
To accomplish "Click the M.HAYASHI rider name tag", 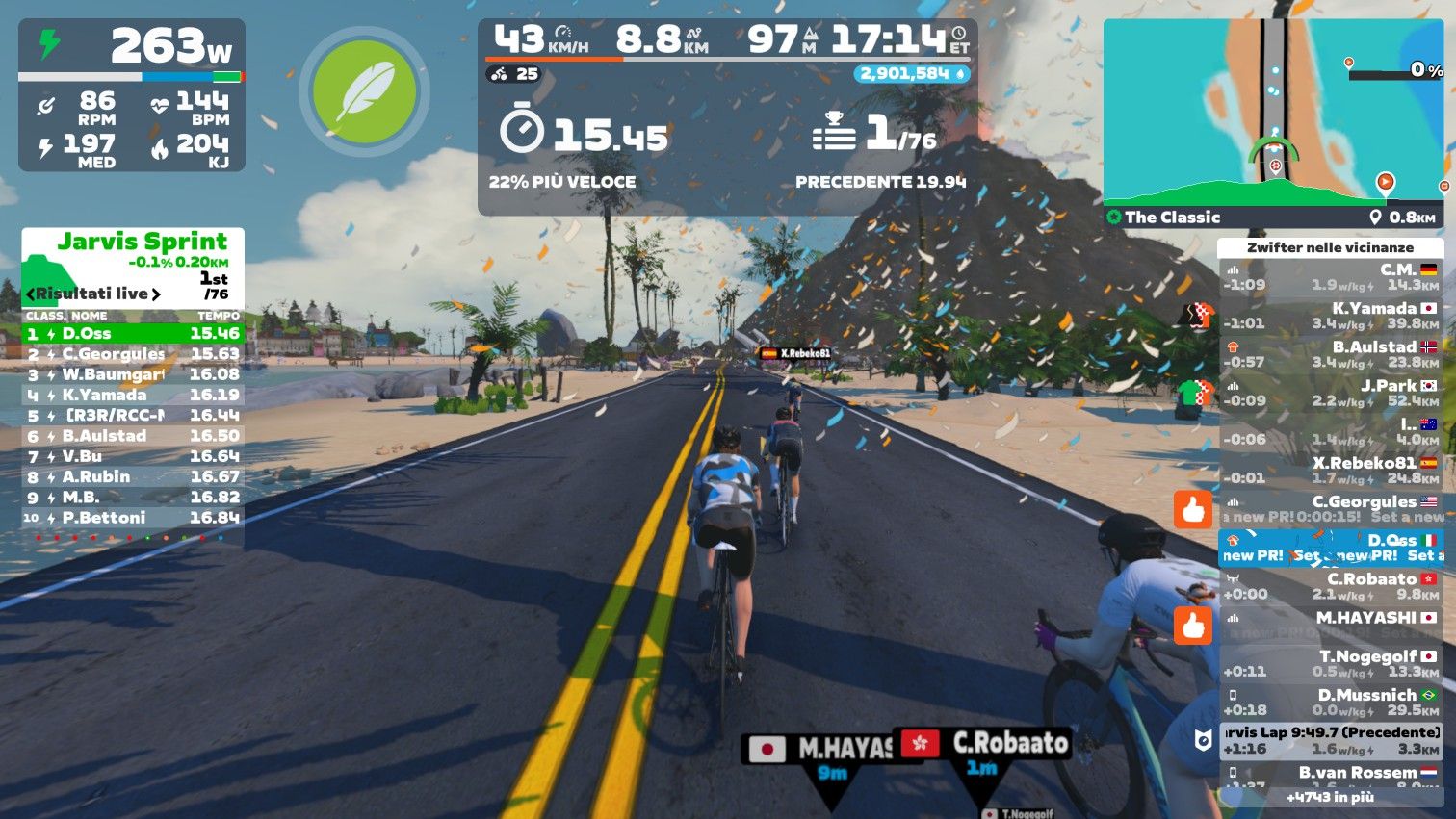I will [x=819, y=749].
